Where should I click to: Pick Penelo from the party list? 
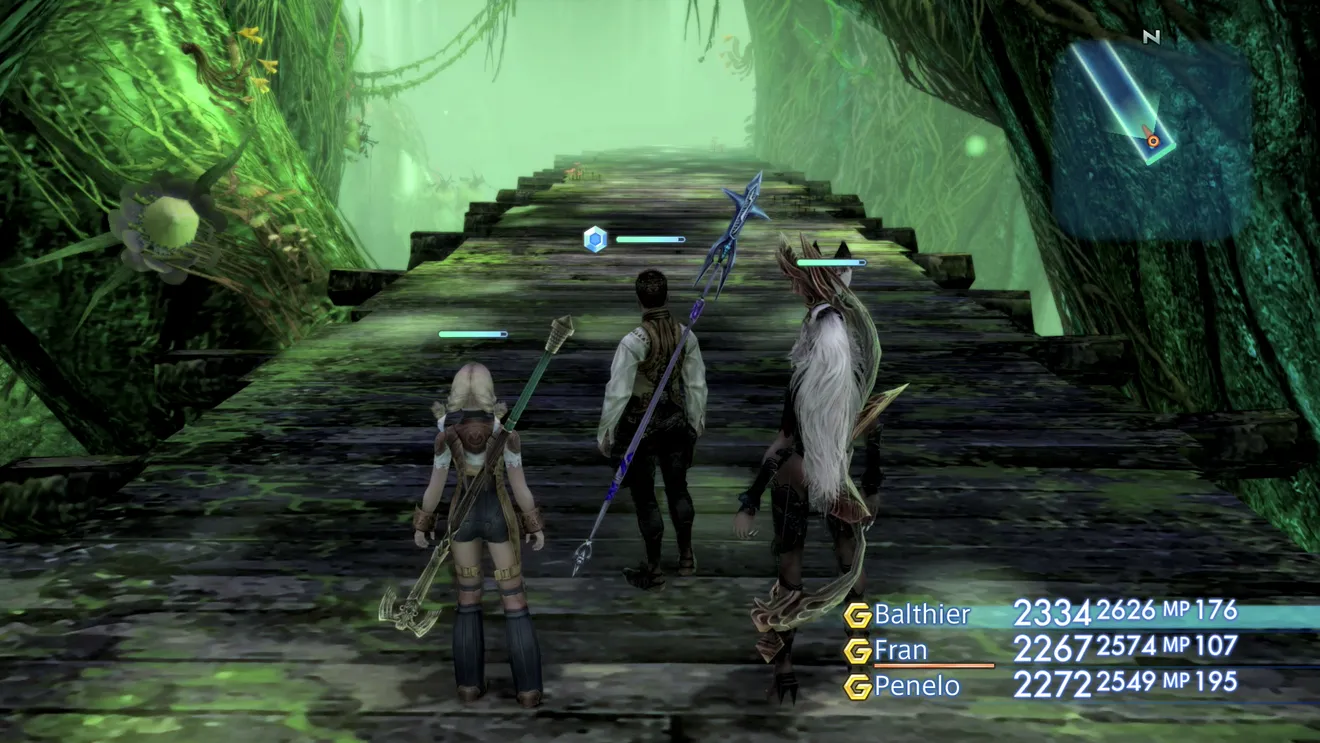tap(917, 686)
